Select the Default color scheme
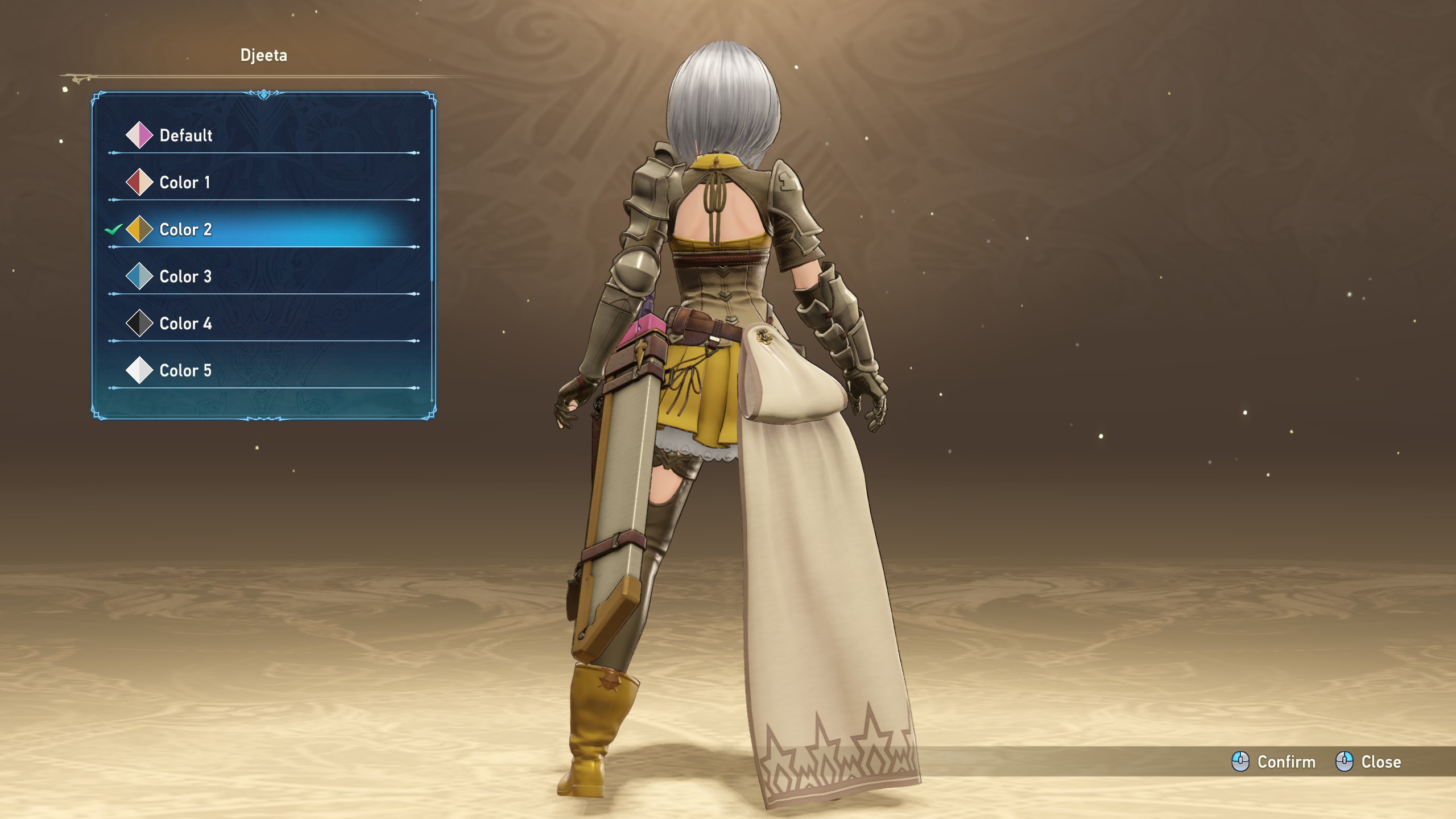Viewport: 1456px width, 819px height. click(x=185, y=135)
